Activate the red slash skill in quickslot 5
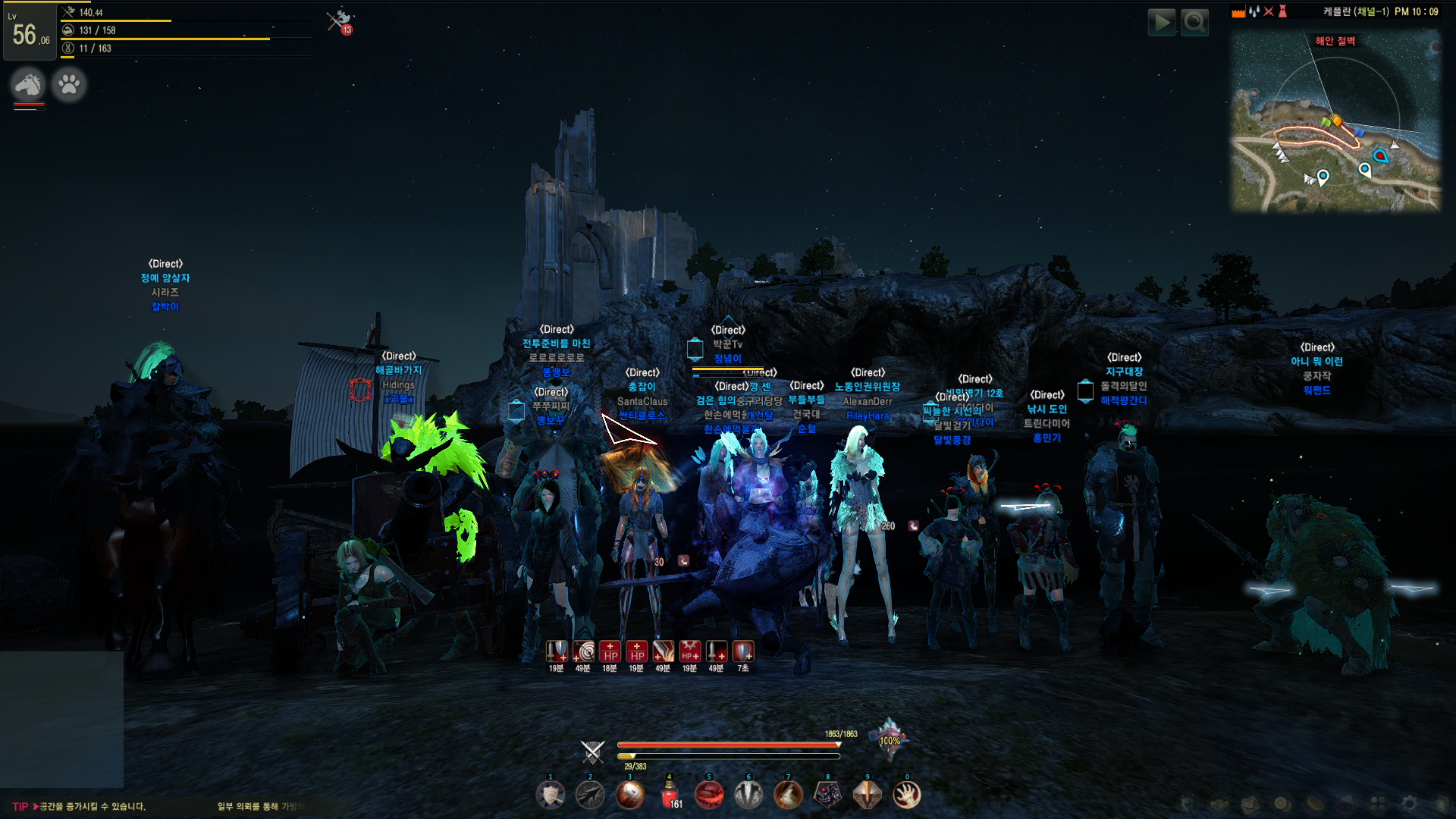1456x819 pixels. pos(708,795)
